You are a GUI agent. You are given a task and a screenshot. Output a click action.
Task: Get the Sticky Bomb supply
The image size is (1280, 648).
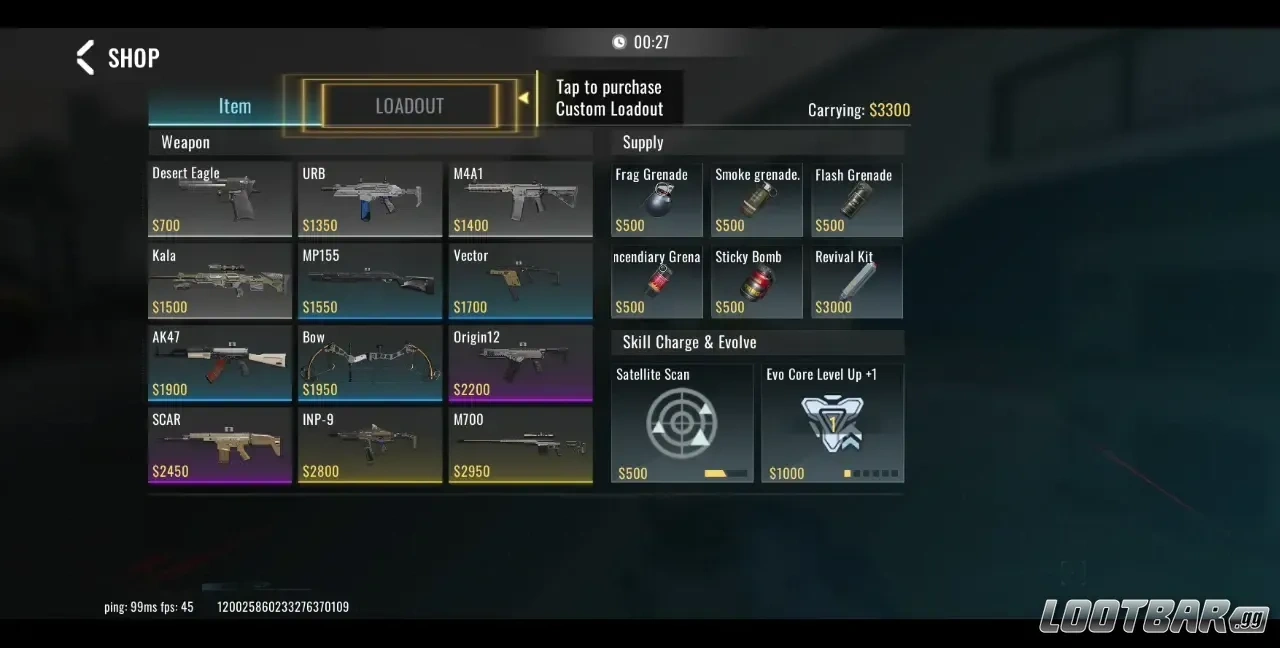(x=757, y=282)
